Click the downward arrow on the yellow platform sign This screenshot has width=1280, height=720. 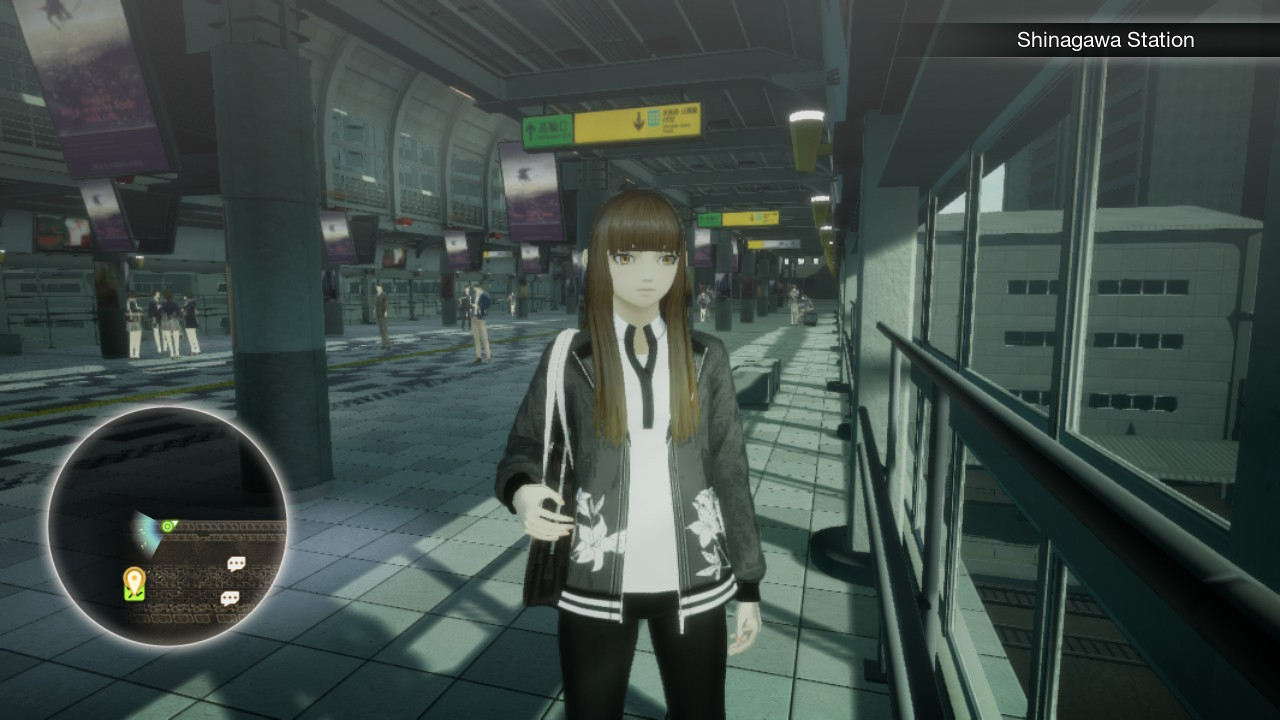click(639, 119)
